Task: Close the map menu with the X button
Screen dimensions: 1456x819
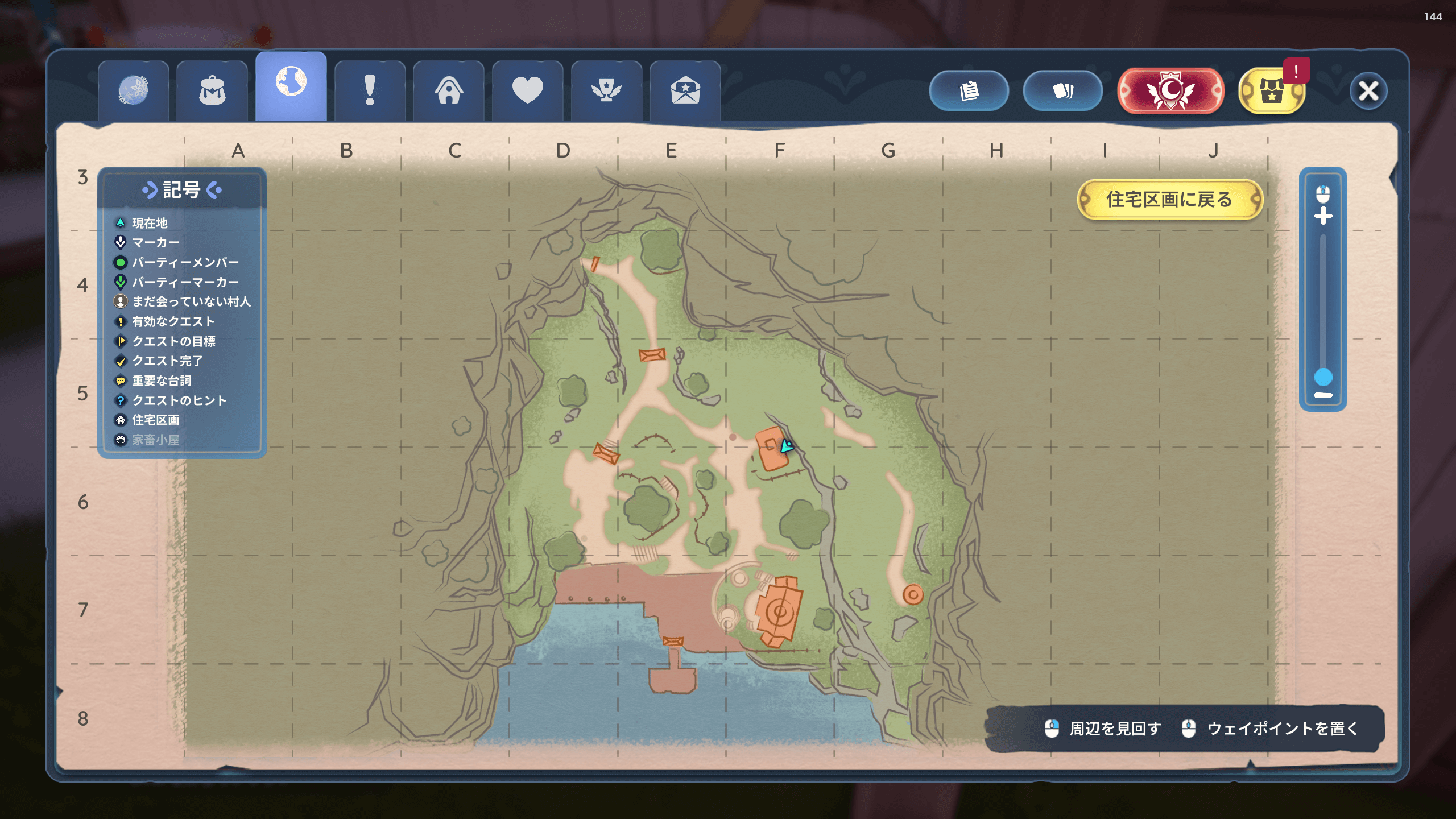Action: pyautogui.click(x=1368, y=90)
